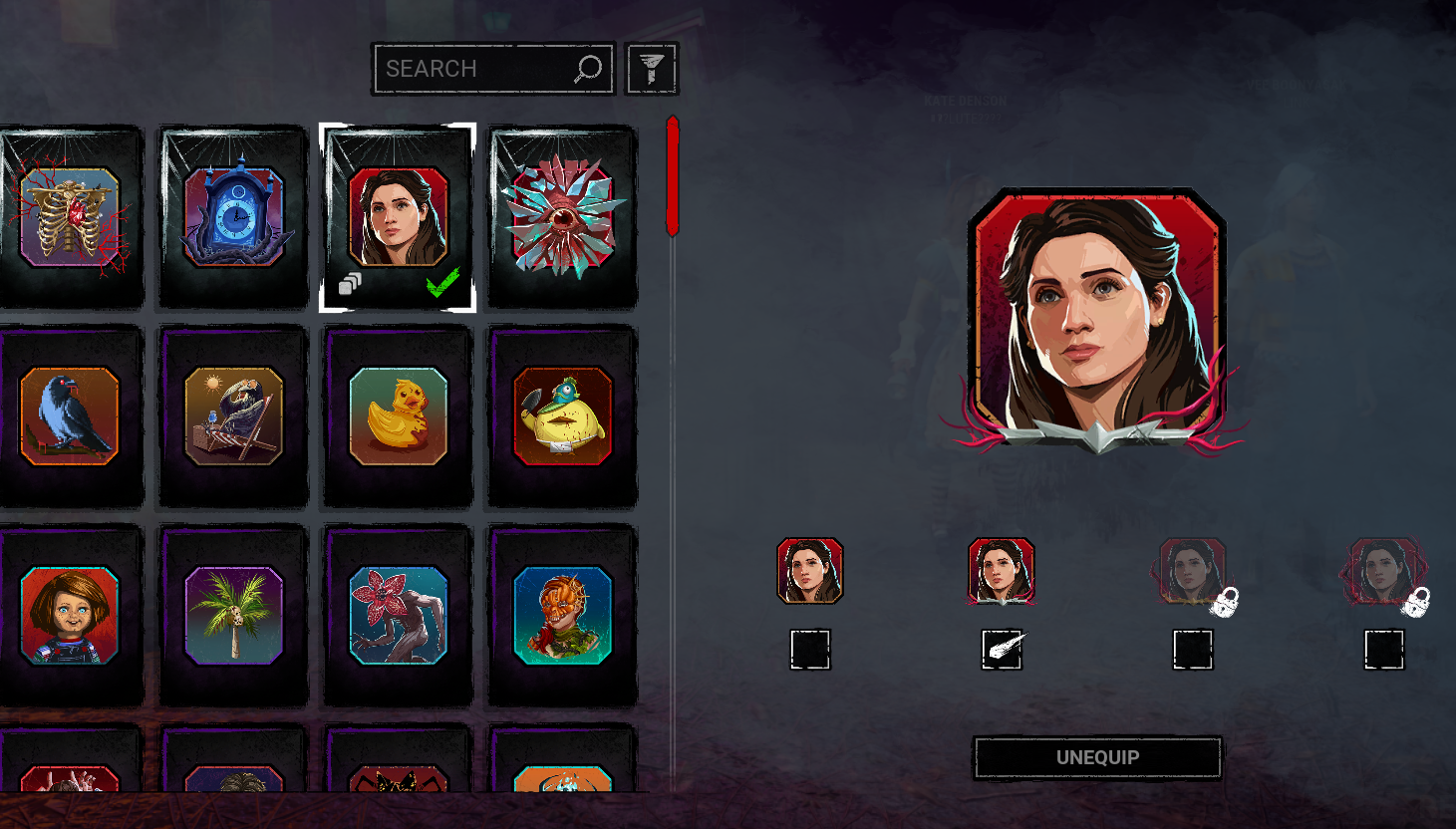Viewport: 1456px width, 829px height.
Task: Select the Demogorgon portrait
Action: point(398,615)
